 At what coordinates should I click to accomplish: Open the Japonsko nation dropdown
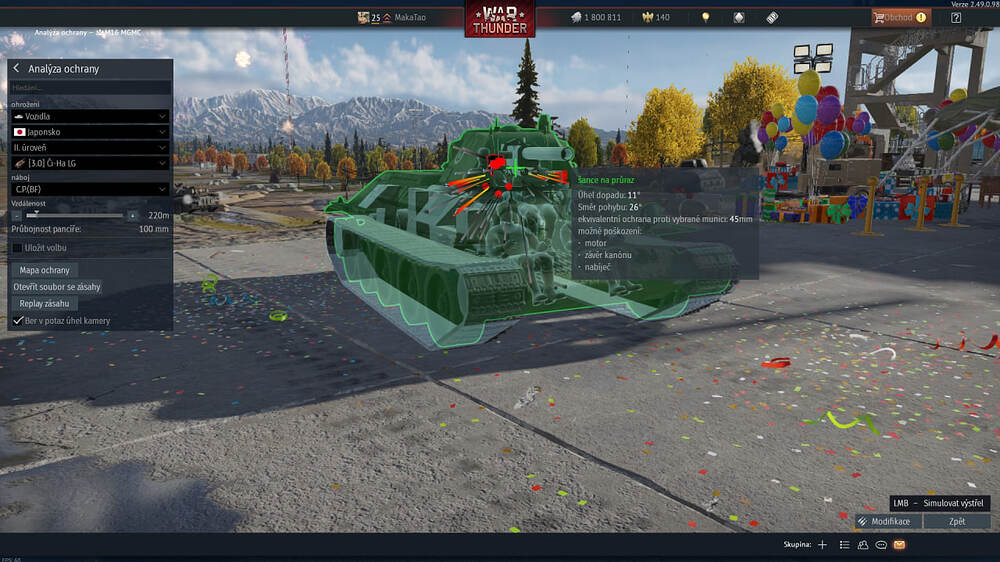89,131
